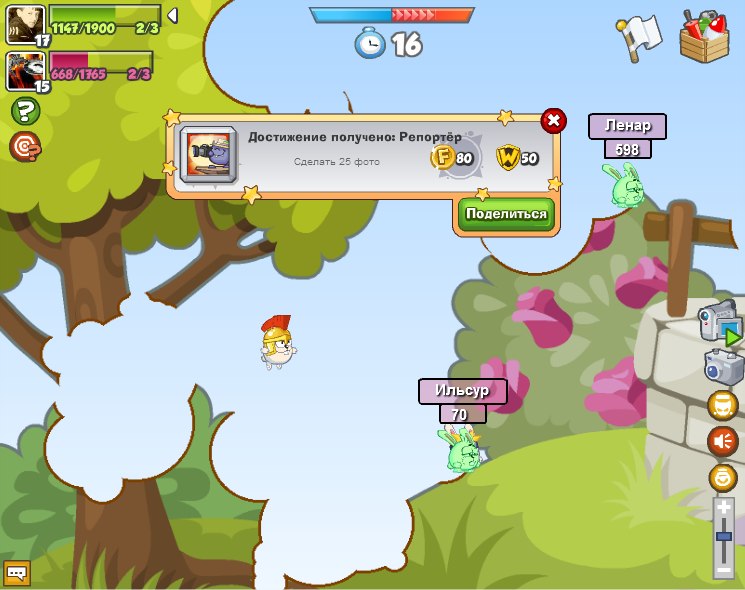This screenshot has height=590, width=745.
Task: Click the orange hat character button
Action: 722,406
